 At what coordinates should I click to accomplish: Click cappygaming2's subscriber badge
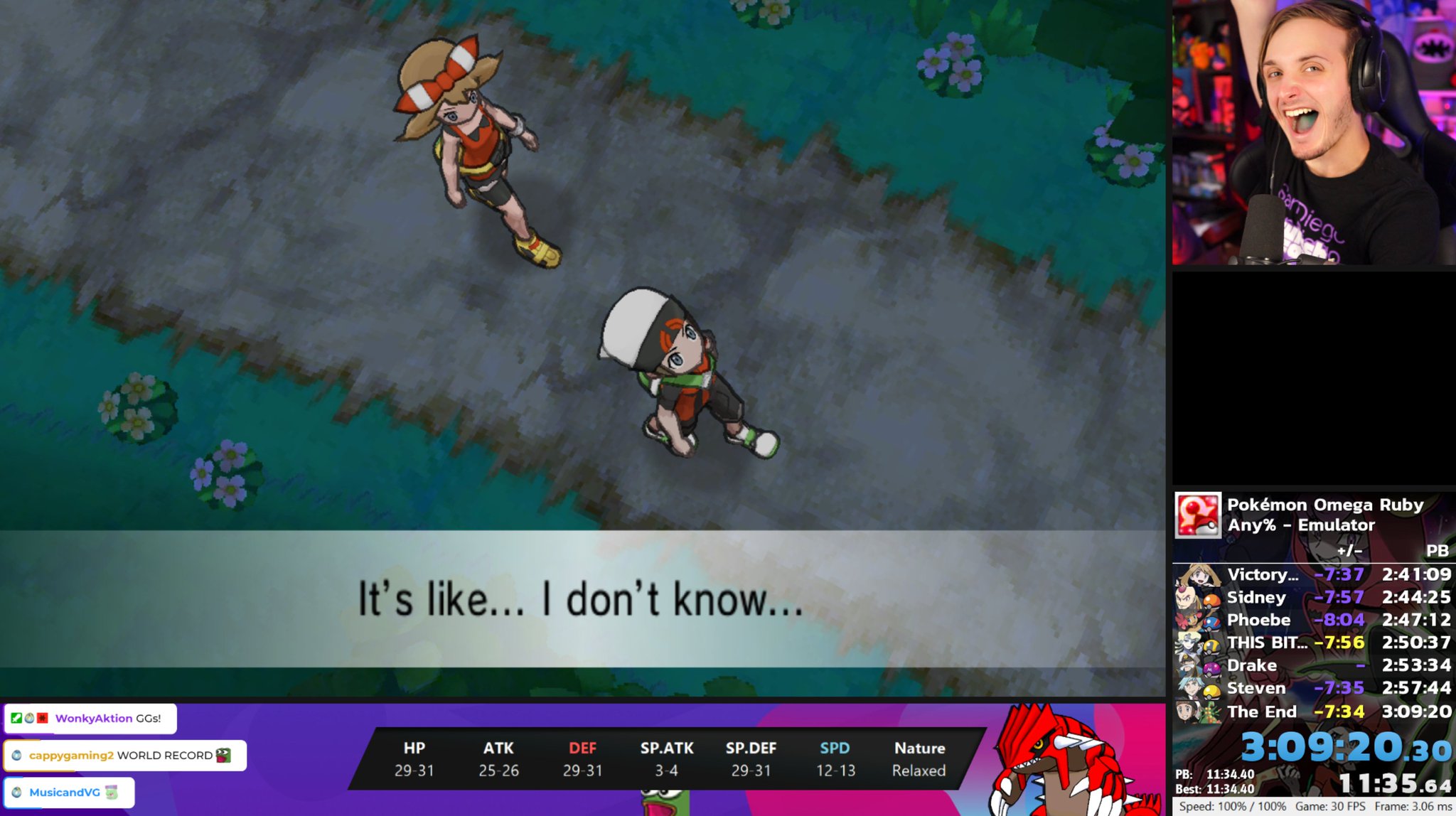(16, 757)
